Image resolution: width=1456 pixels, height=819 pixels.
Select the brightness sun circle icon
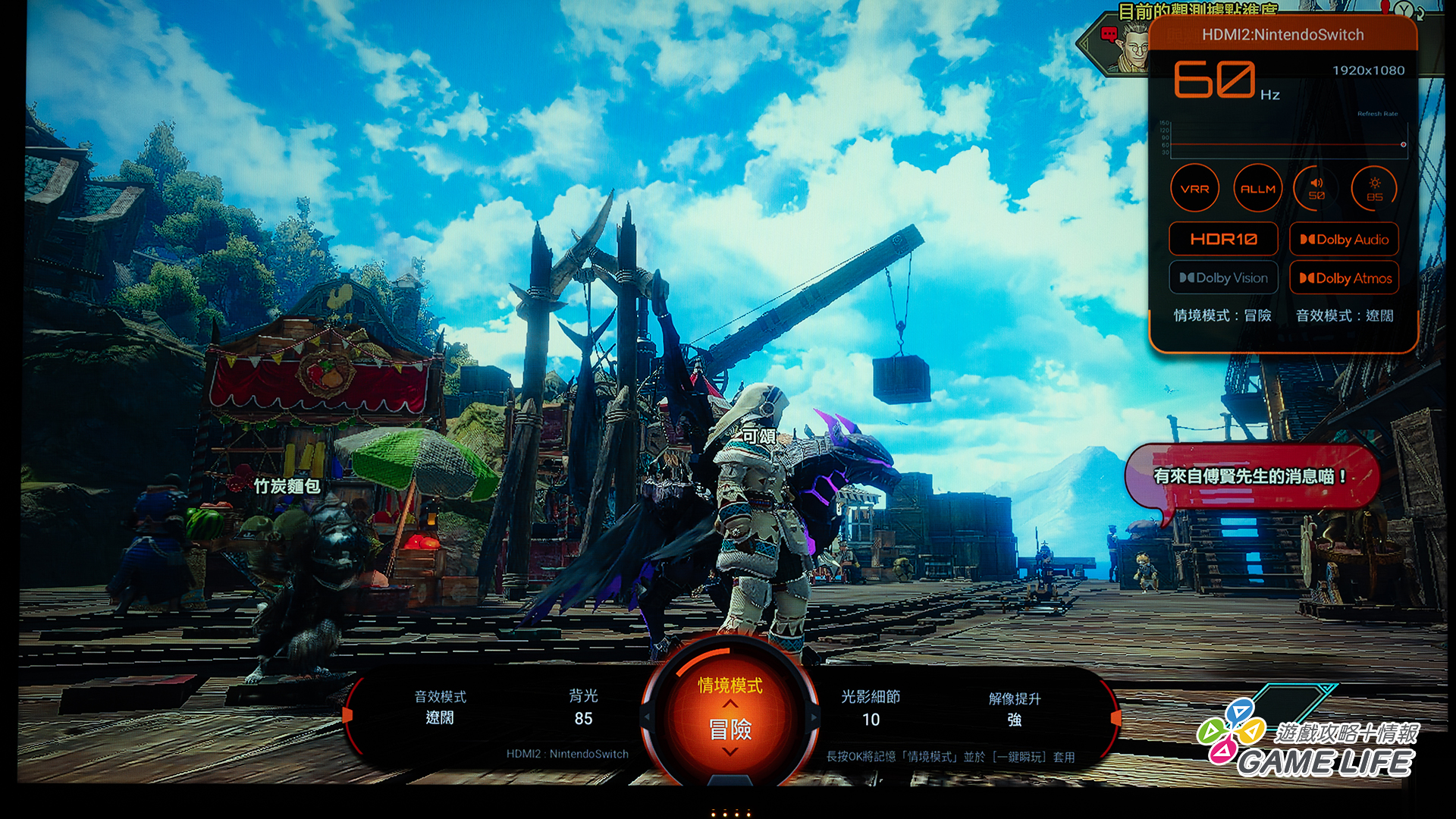pos(1374,189)
